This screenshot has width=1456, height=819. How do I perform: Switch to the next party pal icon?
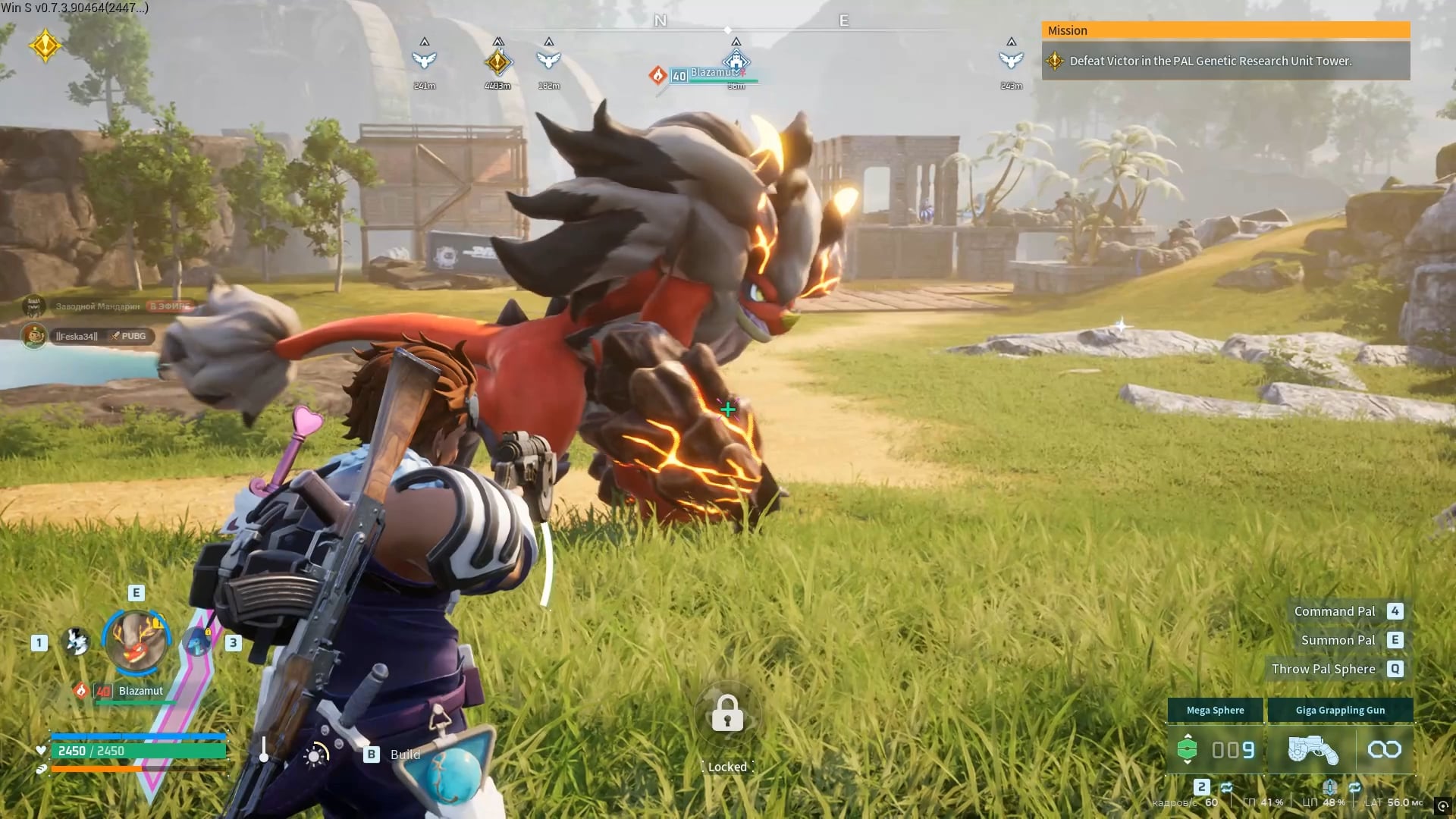click(x=199, y=642)
